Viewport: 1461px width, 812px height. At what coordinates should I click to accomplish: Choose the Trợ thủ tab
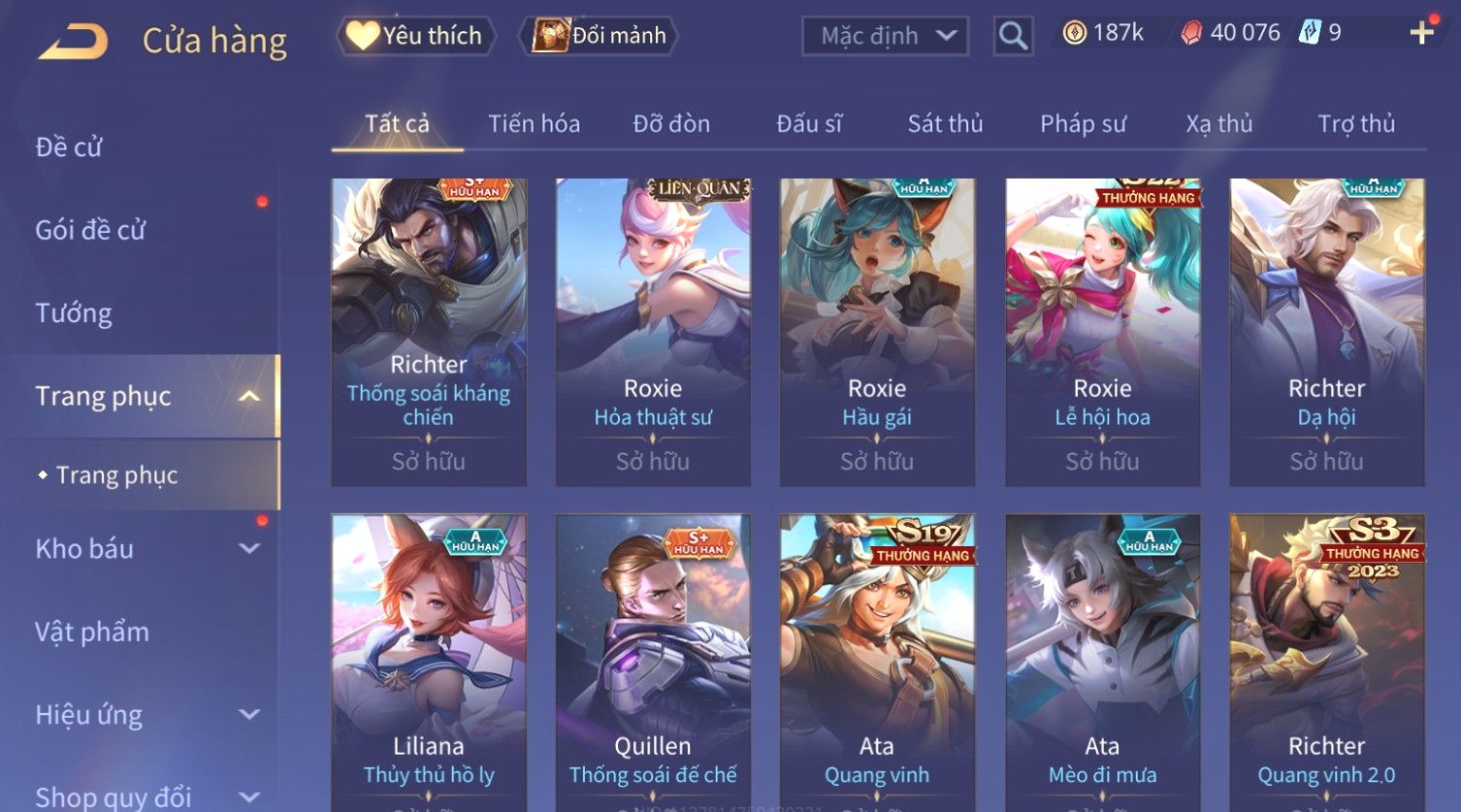[1355, 124]
